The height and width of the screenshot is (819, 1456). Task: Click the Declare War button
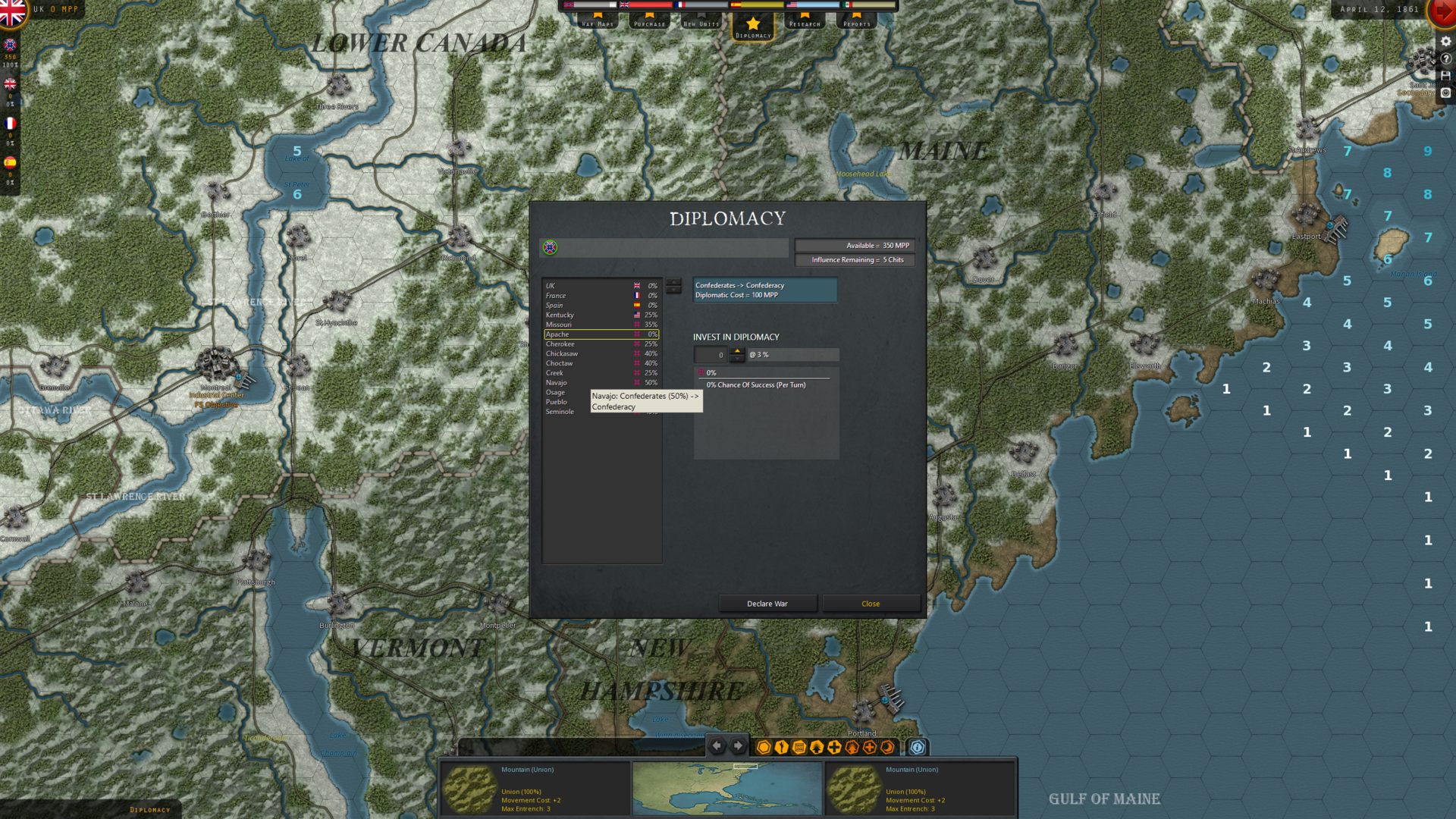(x=767, y=604)
